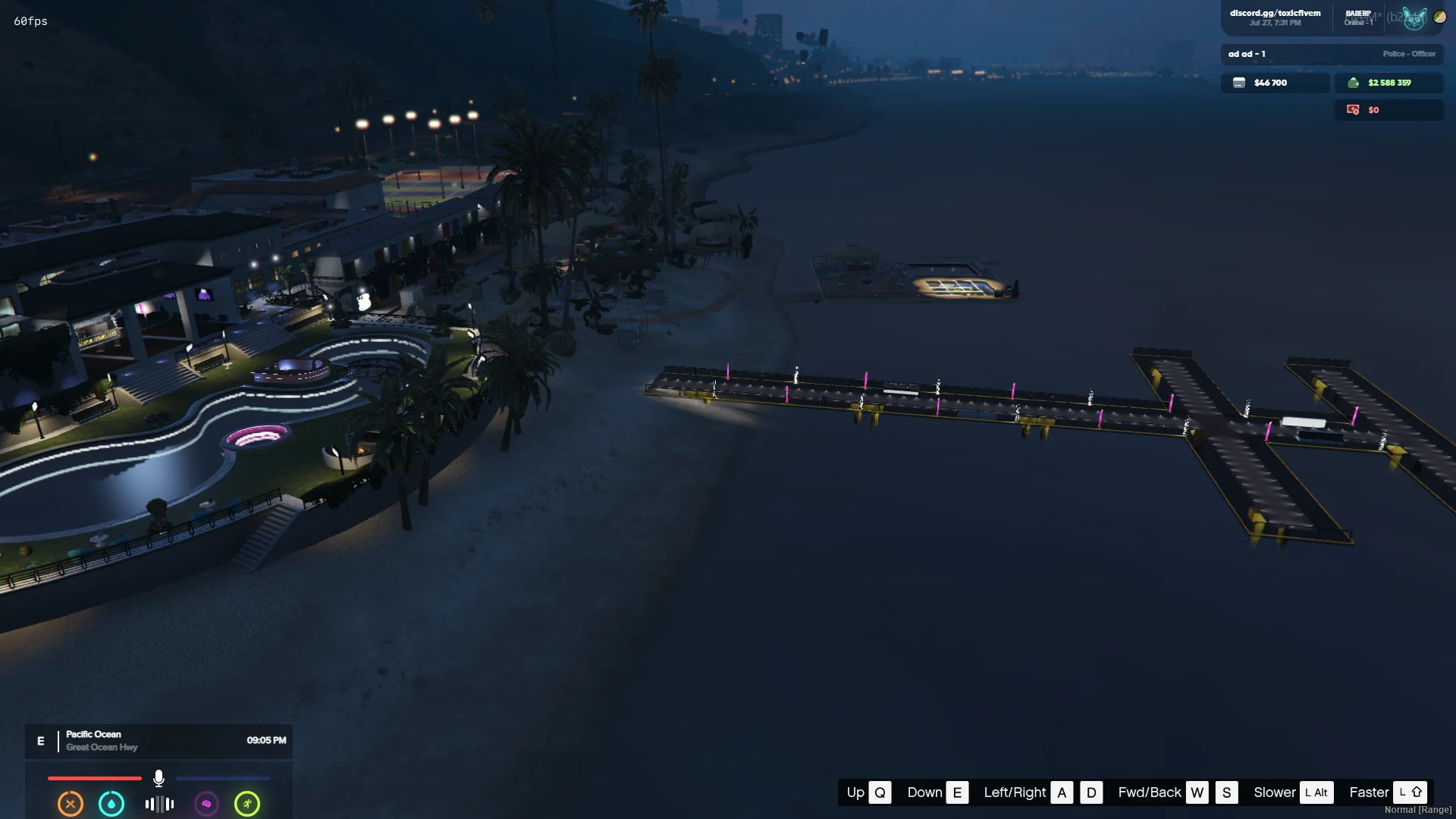Click the green running stamina icon
This screenshot has width=1456, height=819.
pos(247,804)
